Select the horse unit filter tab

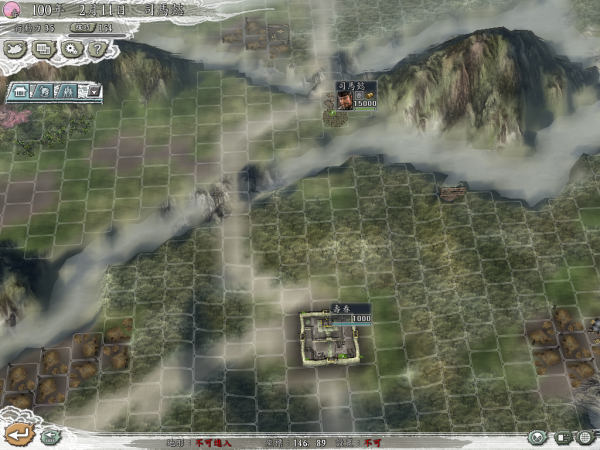pyautogui.click(x=43, y=91)
